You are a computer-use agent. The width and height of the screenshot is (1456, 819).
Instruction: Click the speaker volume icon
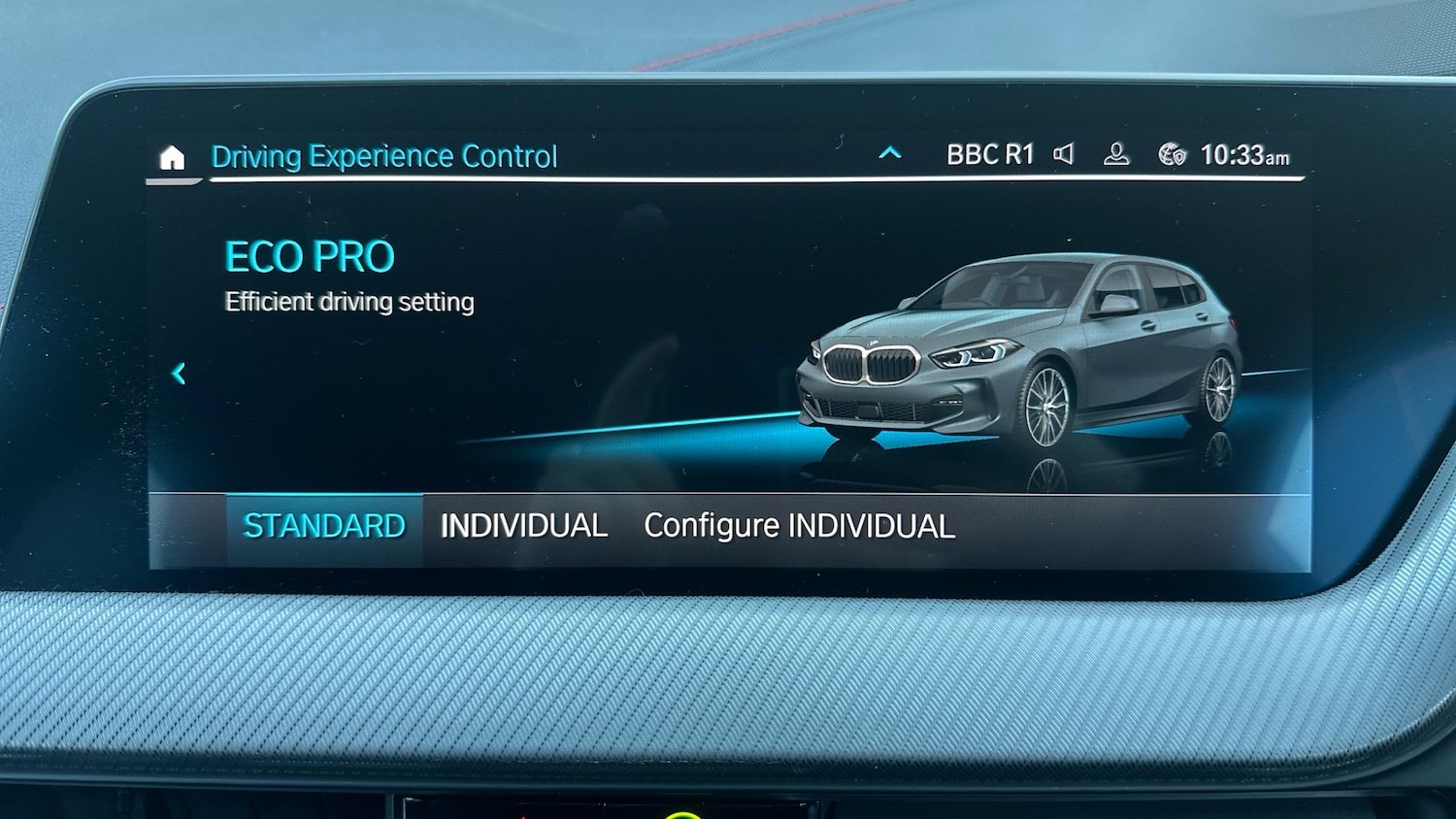(x=1064, y=153)
